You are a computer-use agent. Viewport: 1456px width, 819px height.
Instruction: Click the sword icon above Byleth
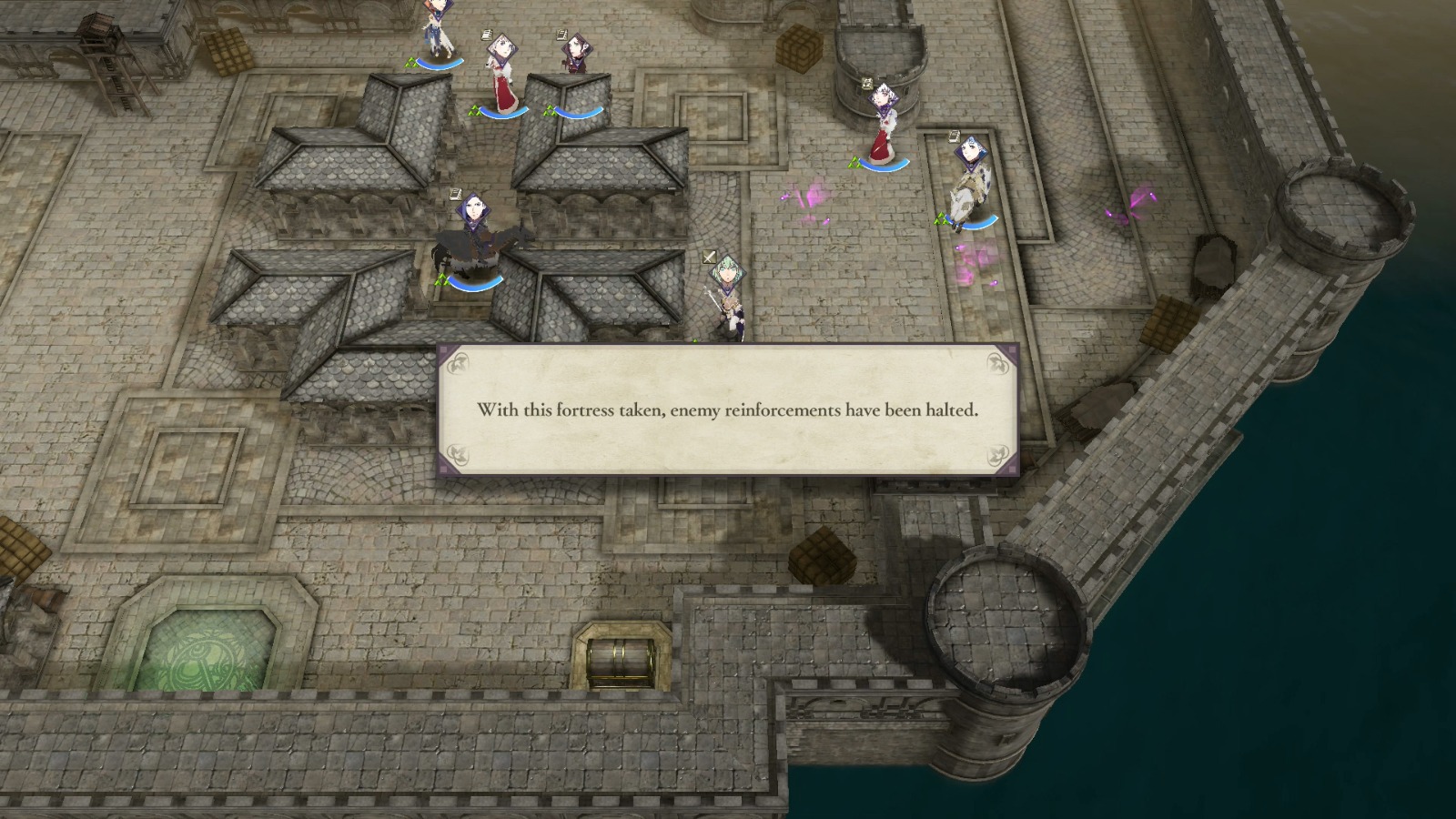pyautogui.click(x=710, y=257)
